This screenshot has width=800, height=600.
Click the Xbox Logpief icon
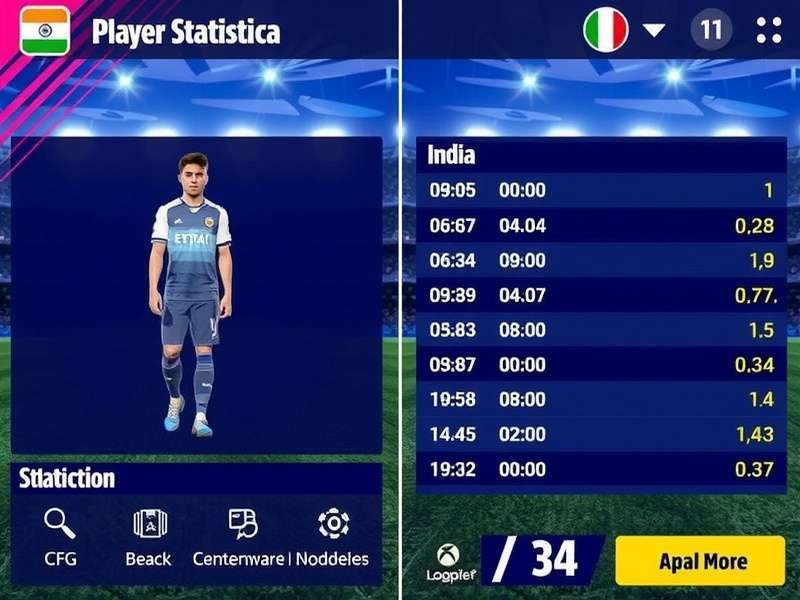coord(448,555)
